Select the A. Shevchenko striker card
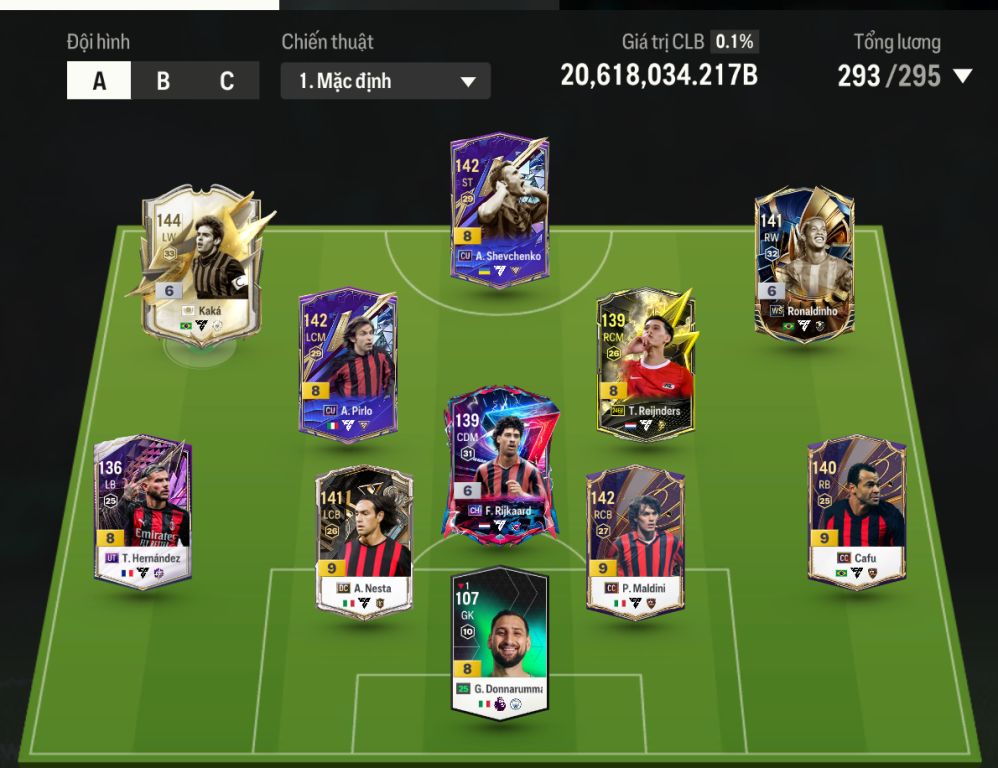Screen dimensions: 998x768 [x=498, y=210]
